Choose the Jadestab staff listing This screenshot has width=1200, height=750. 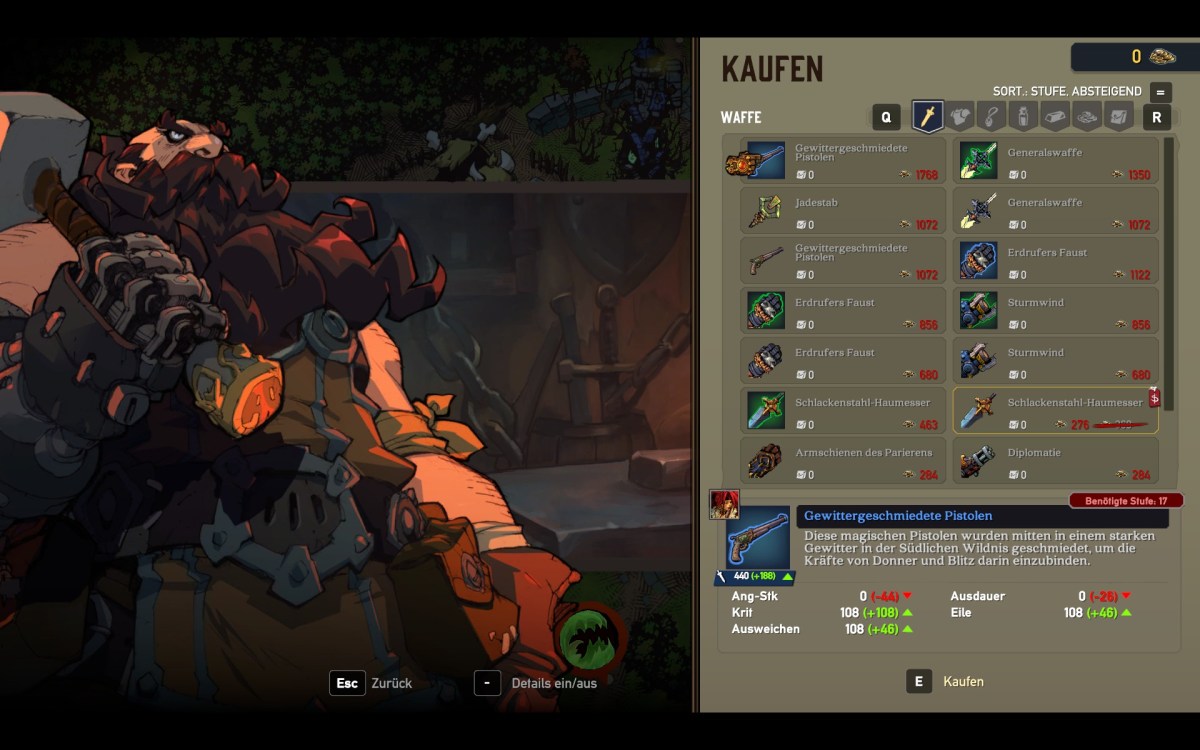[843, 211]
